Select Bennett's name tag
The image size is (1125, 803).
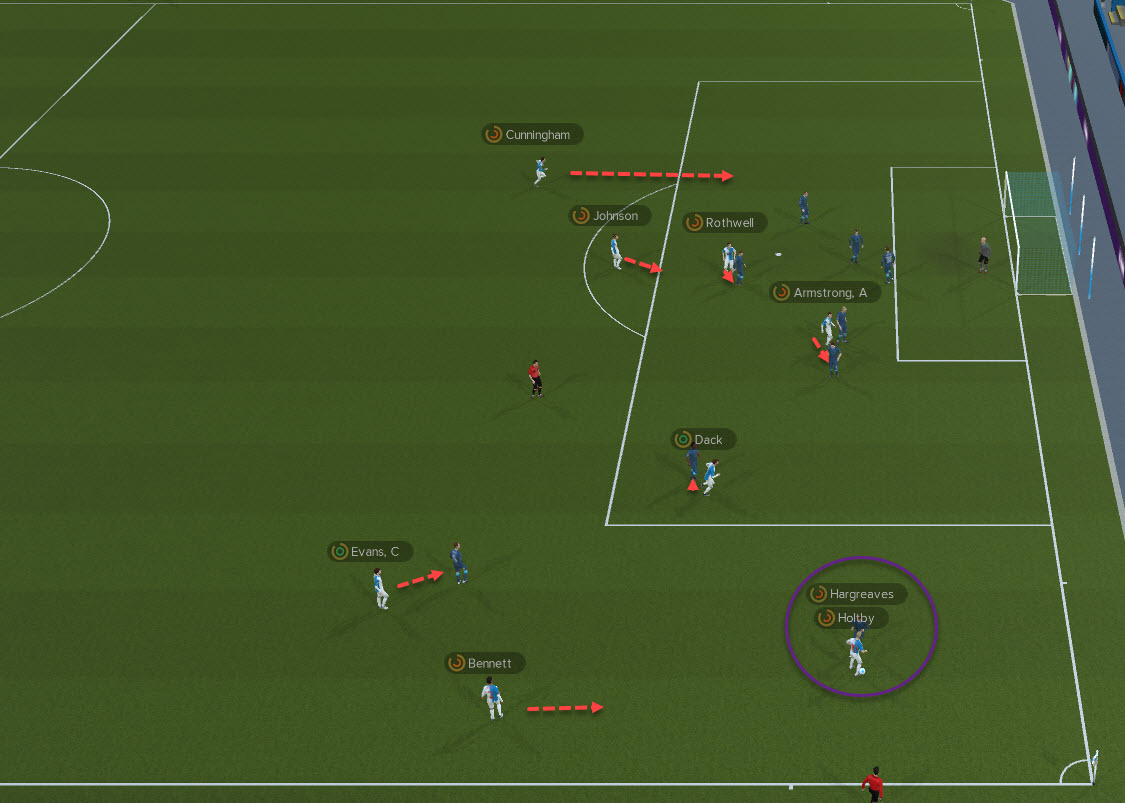click(x=485, y=663)
